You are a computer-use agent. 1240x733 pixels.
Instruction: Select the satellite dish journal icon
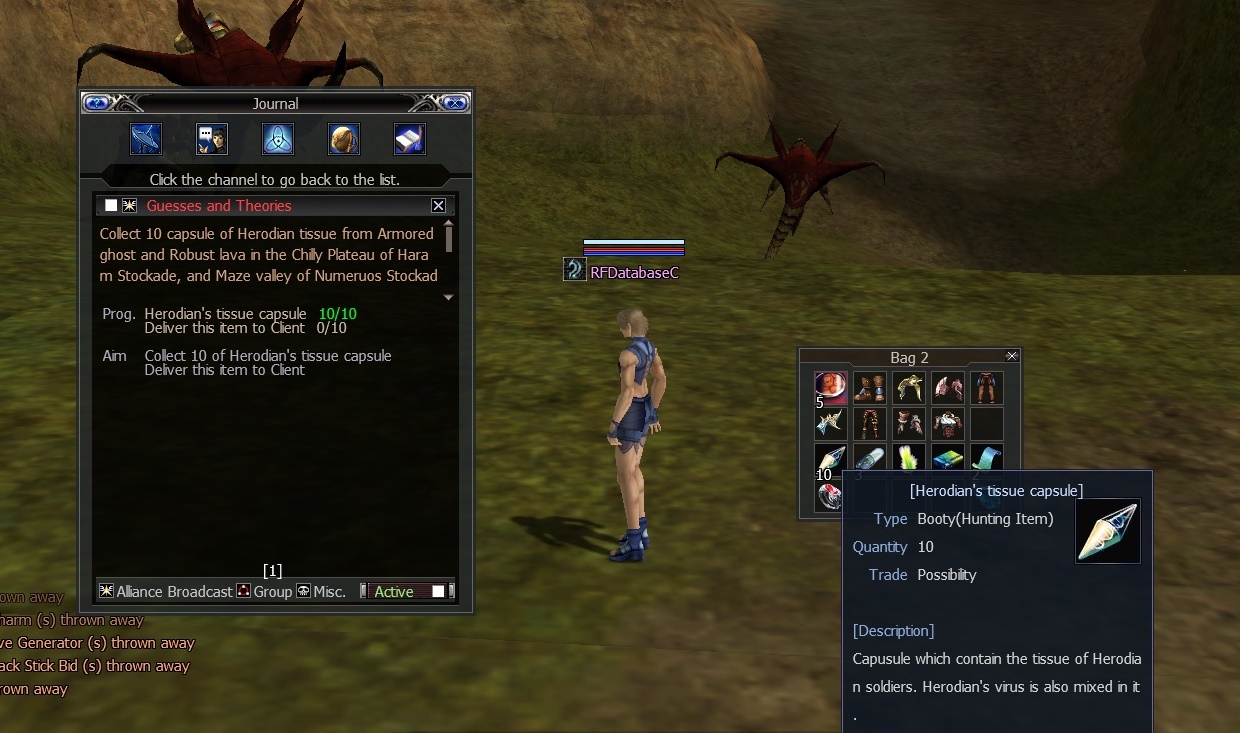coord(146,139)
